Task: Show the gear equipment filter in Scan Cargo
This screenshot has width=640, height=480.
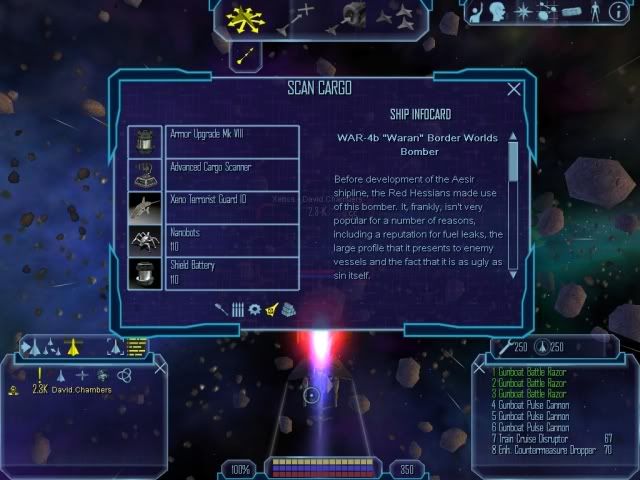Action: pyautogui.click(x=254, y=310)
